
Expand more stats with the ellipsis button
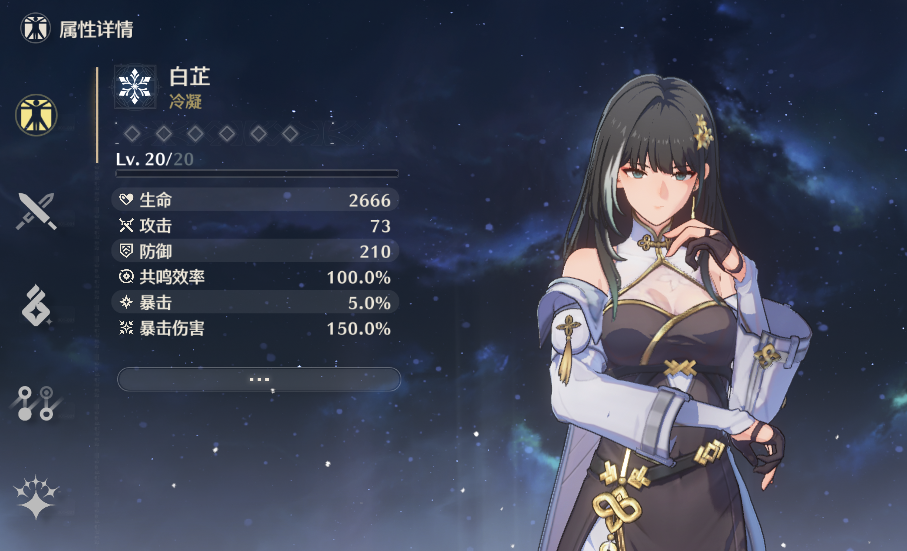click(x=259, y=379)
